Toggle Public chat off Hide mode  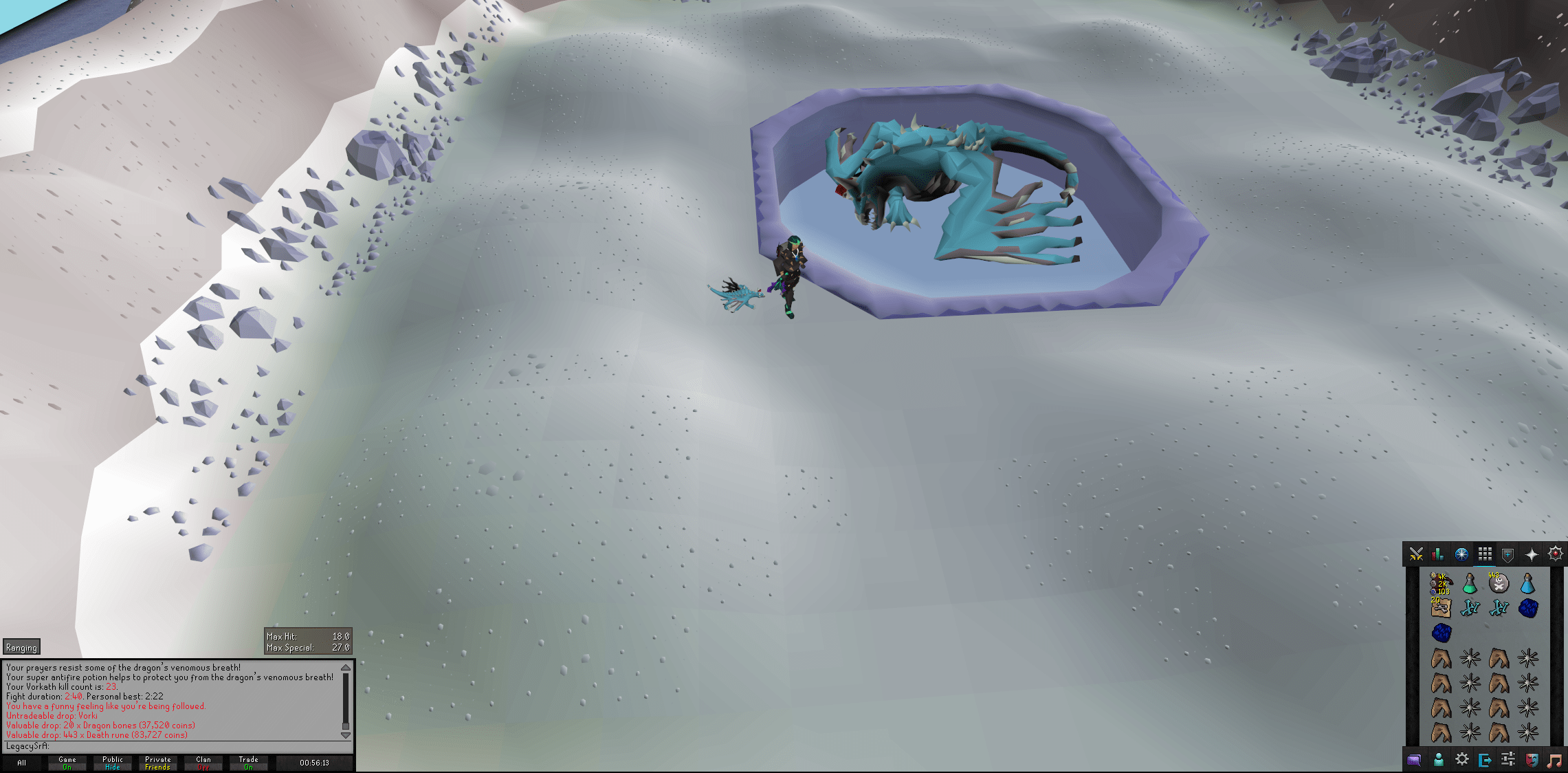pyautogui.click(x=112, y=763)
